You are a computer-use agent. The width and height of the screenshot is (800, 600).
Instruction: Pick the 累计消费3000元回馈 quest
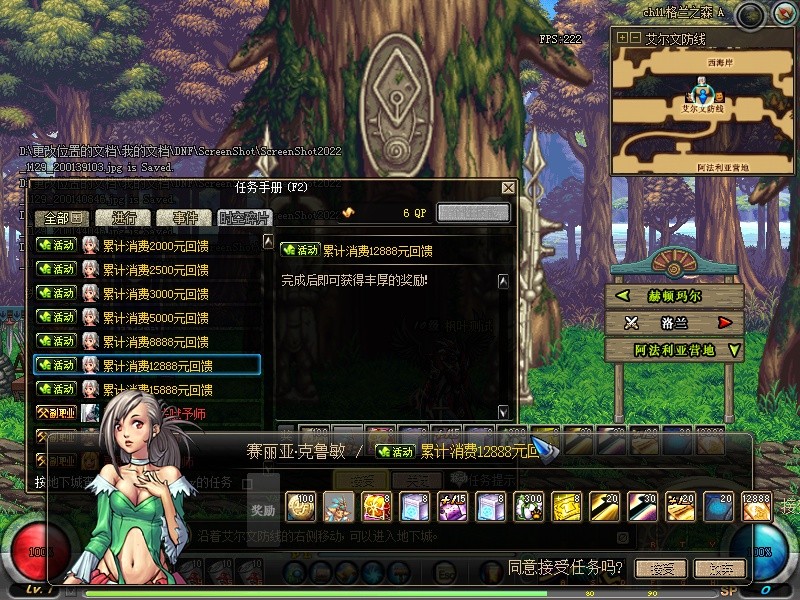click(x=155, y=294)
